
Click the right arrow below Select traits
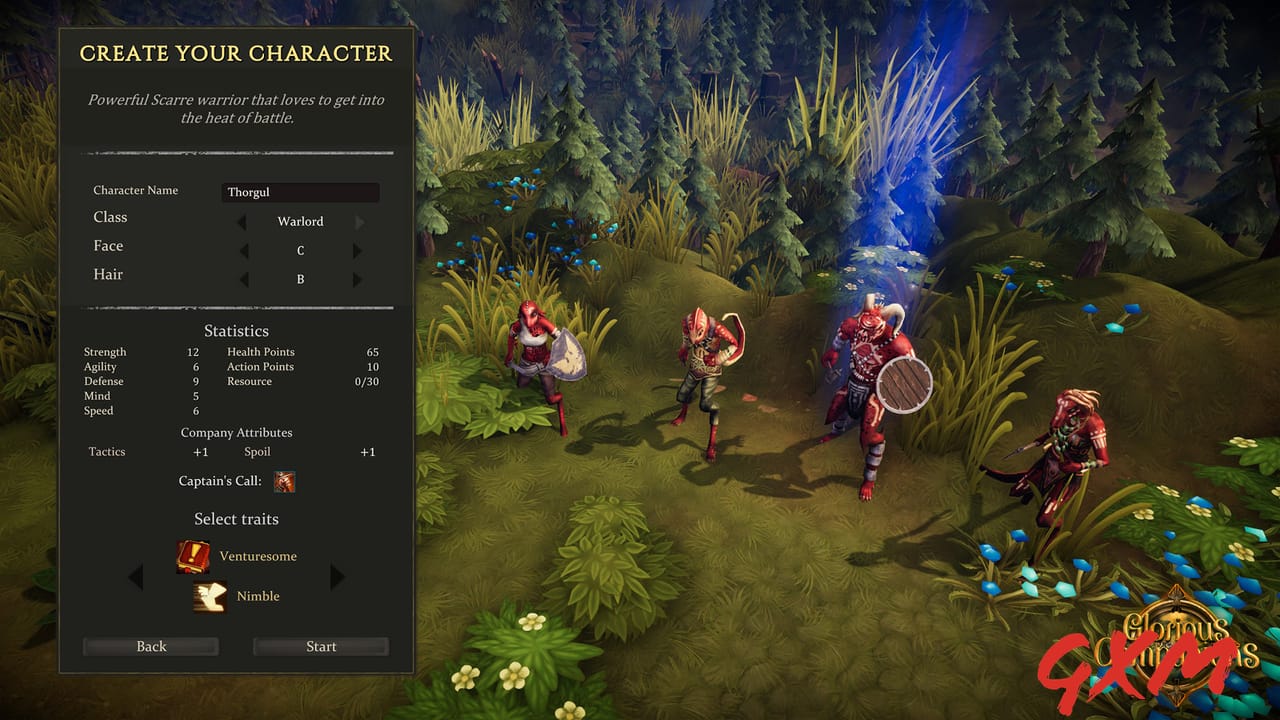(337, 577)
